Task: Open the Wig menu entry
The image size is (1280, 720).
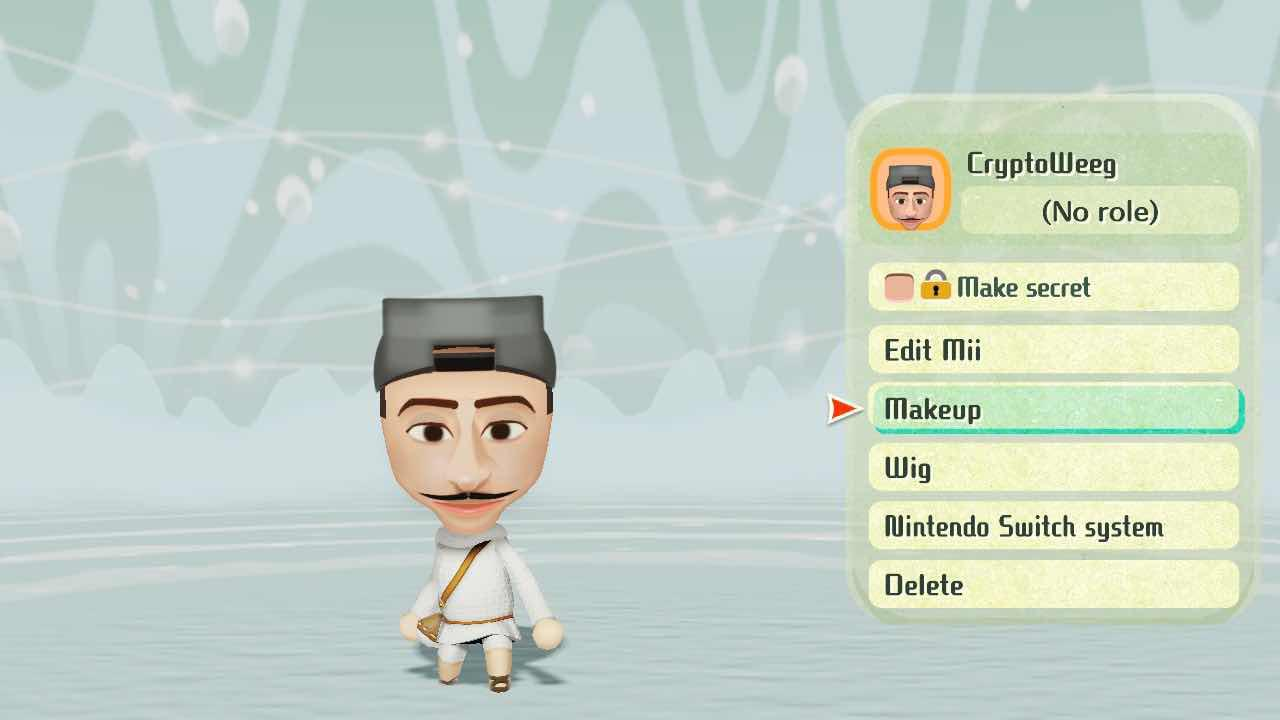Action: (x=1053, y=468)
